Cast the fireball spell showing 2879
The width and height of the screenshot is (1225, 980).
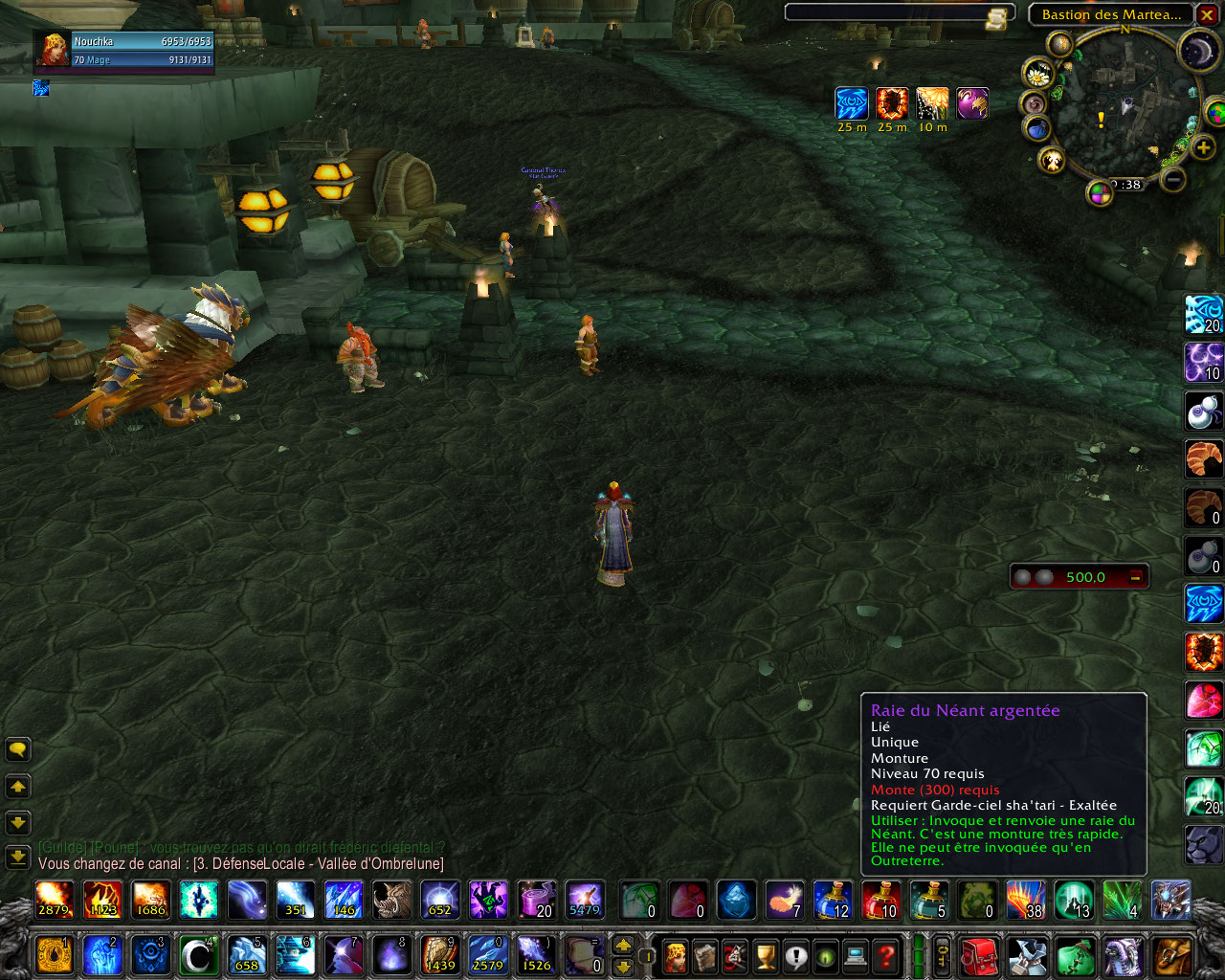point(55,900)
